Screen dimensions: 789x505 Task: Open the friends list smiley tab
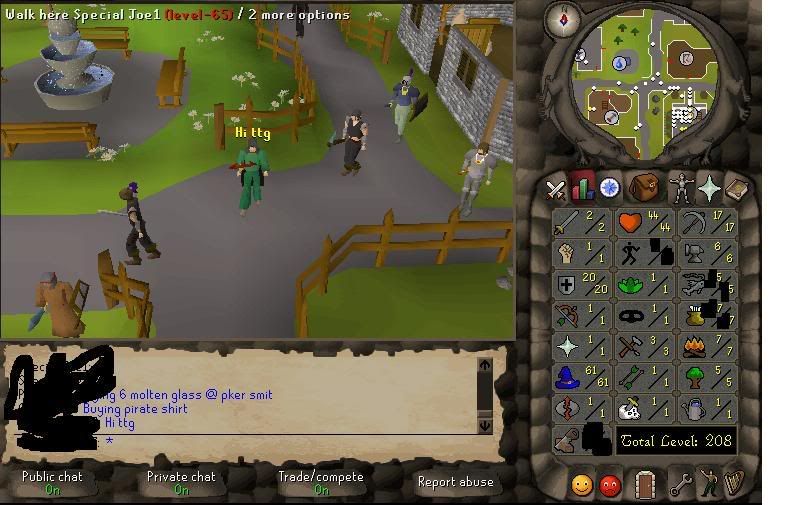pos(581,485)
